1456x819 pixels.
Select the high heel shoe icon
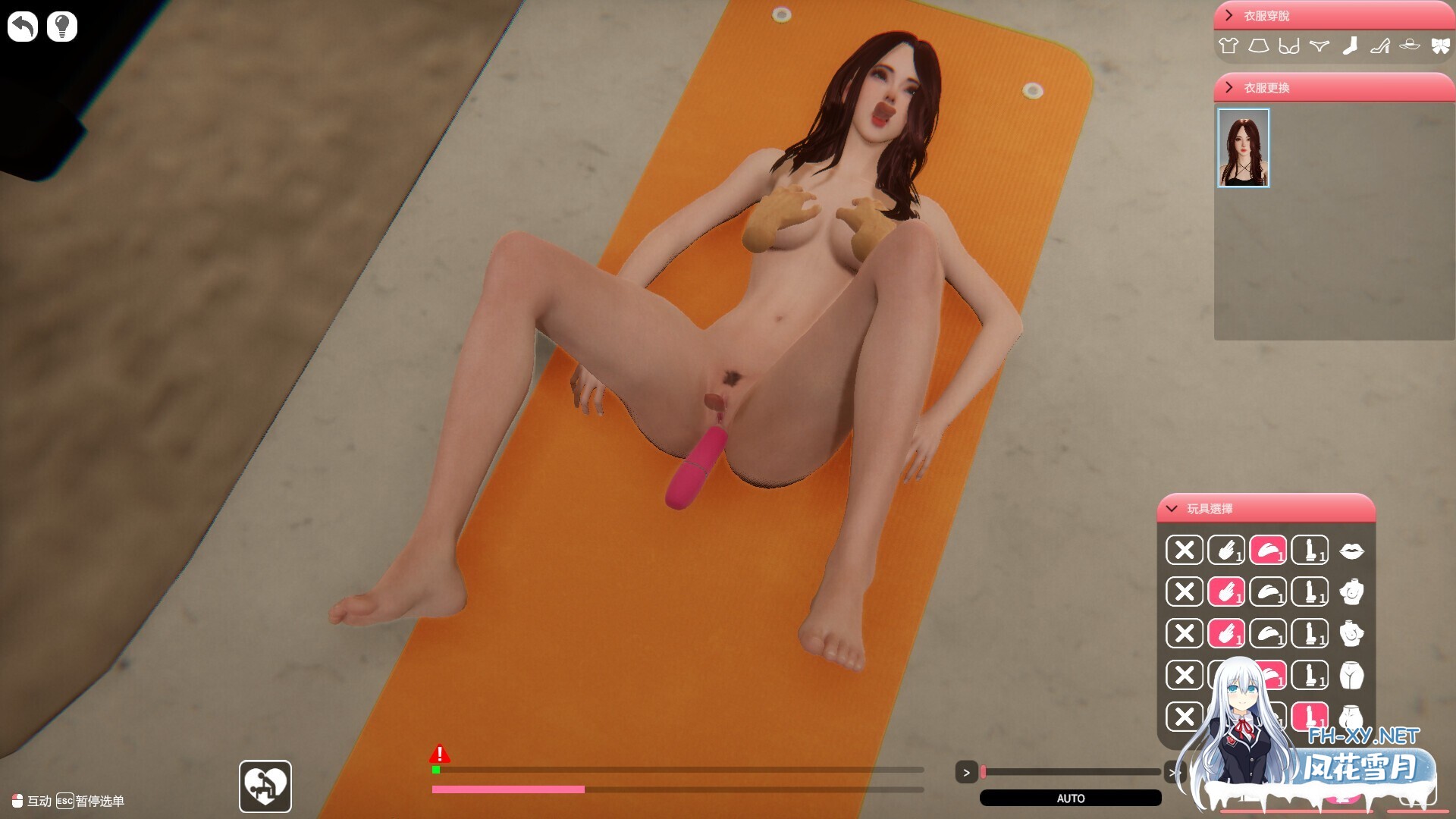[x=1380, y=45]
